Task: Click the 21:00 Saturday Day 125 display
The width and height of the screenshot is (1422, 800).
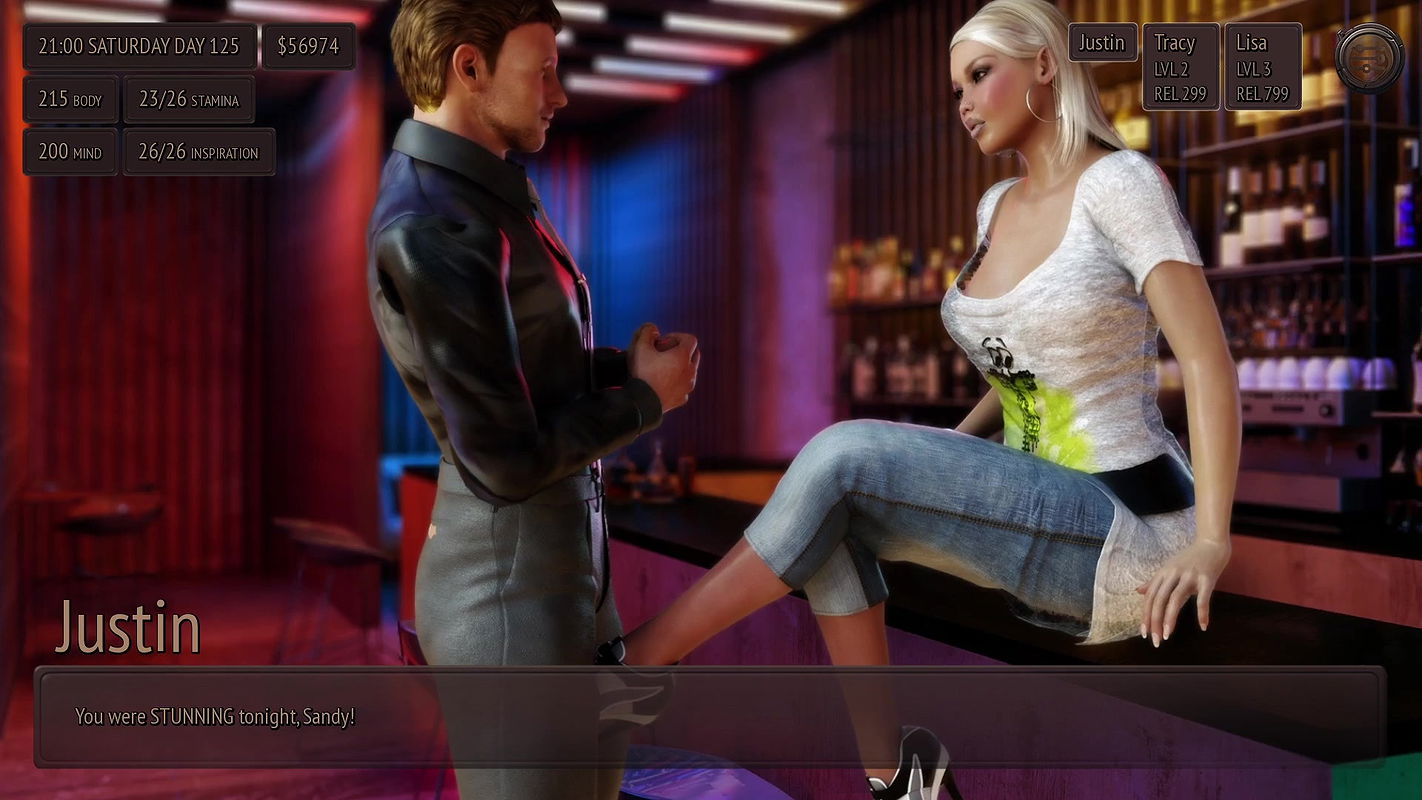Action: click(x=139, y=45)
